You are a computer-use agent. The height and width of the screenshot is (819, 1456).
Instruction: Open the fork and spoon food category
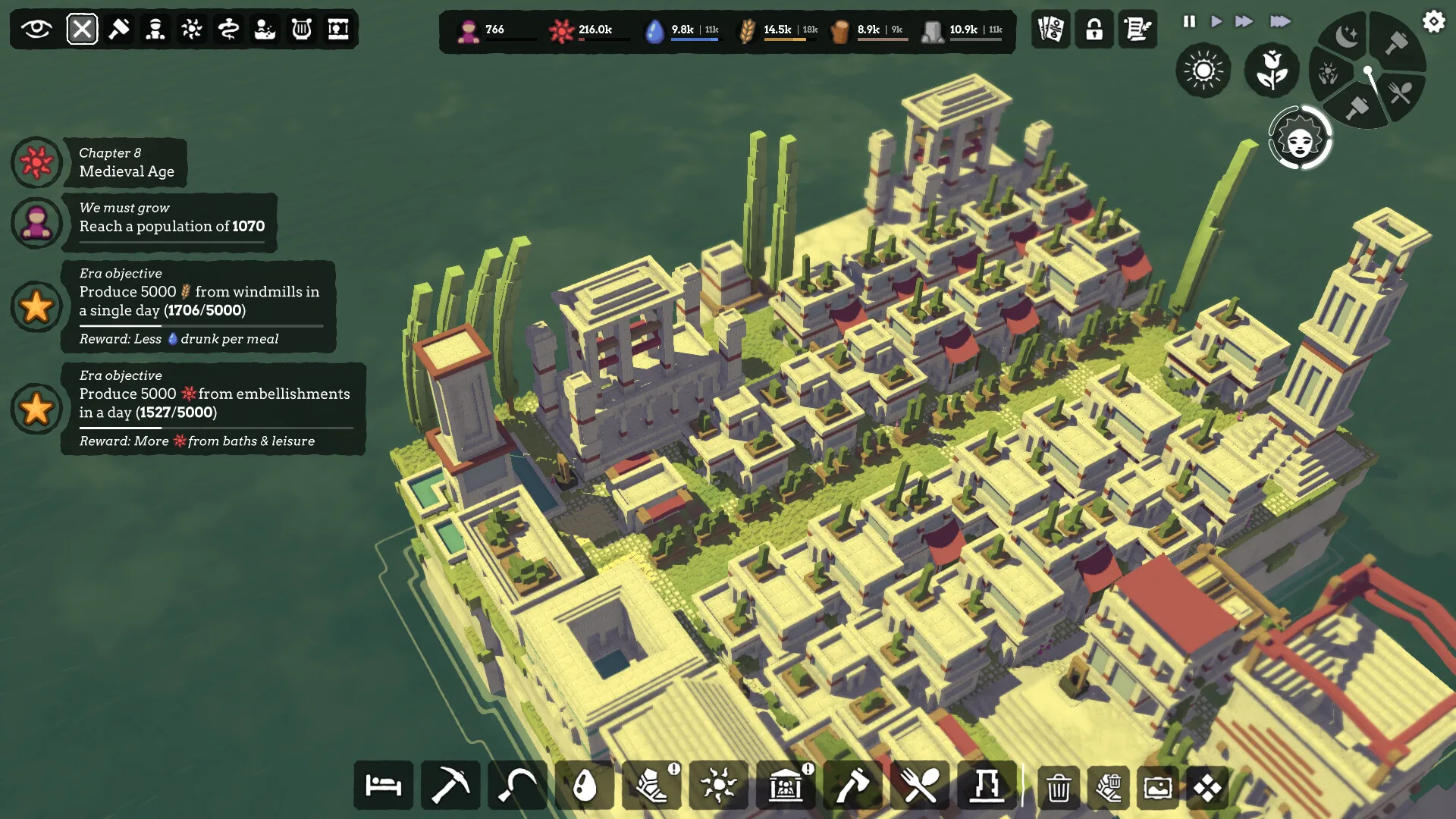pos(919,786)
